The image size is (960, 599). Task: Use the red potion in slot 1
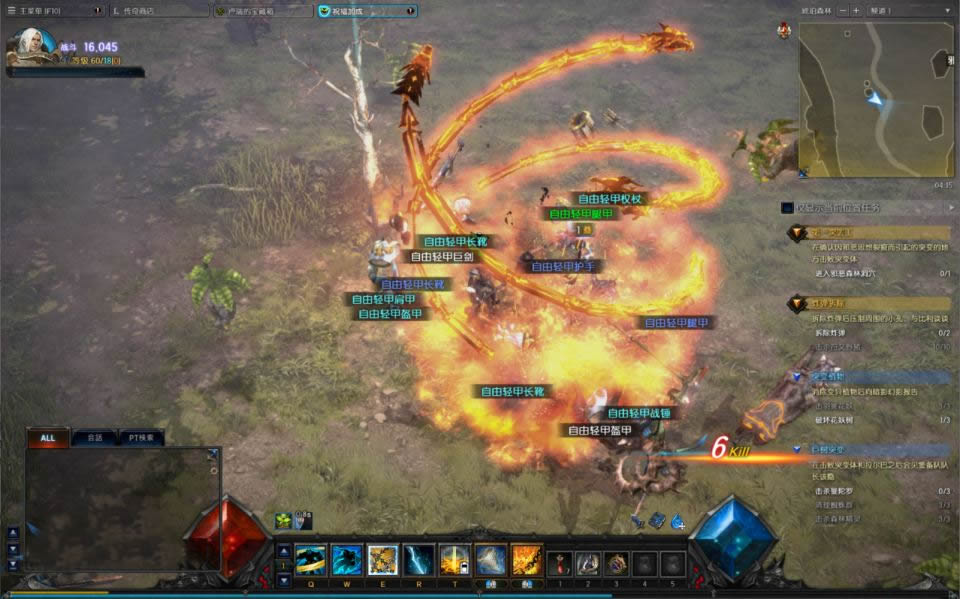(560, 563)
